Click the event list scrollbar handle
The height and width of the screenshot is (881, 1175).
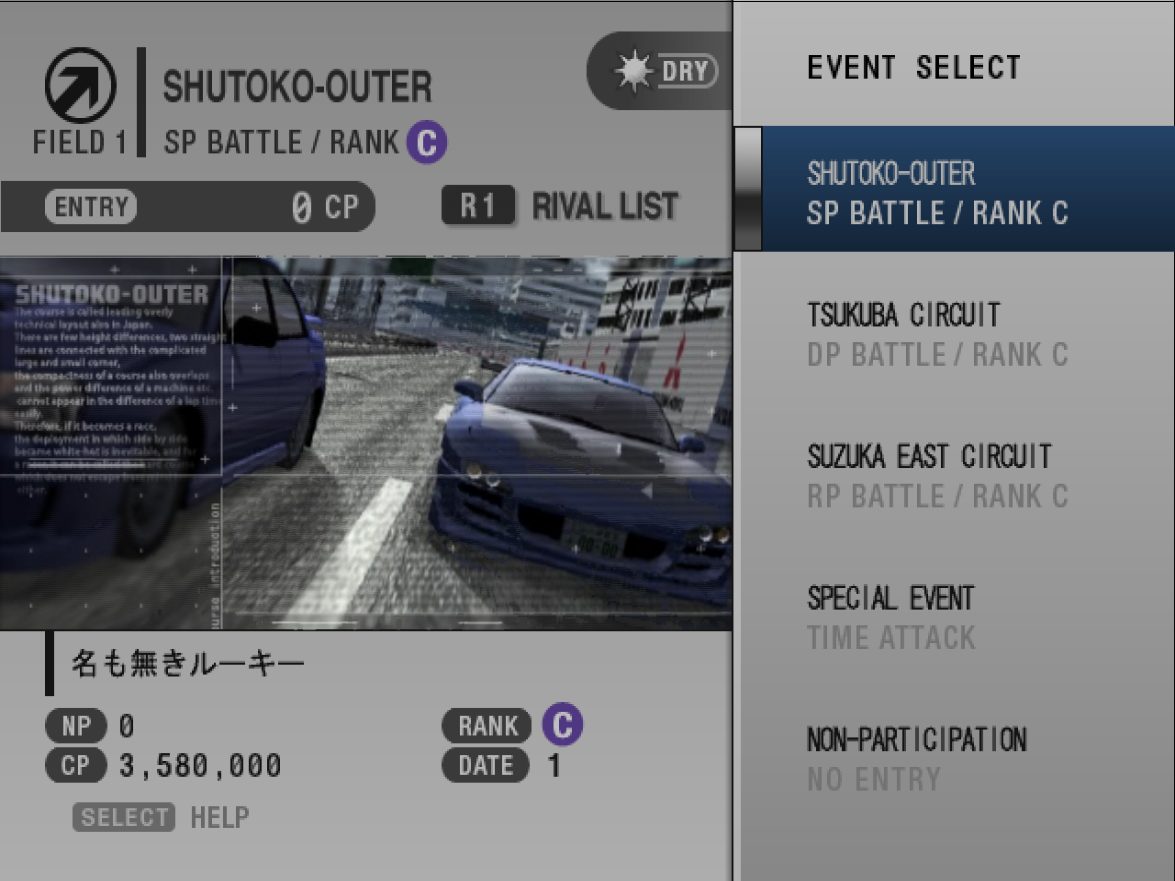747,188
